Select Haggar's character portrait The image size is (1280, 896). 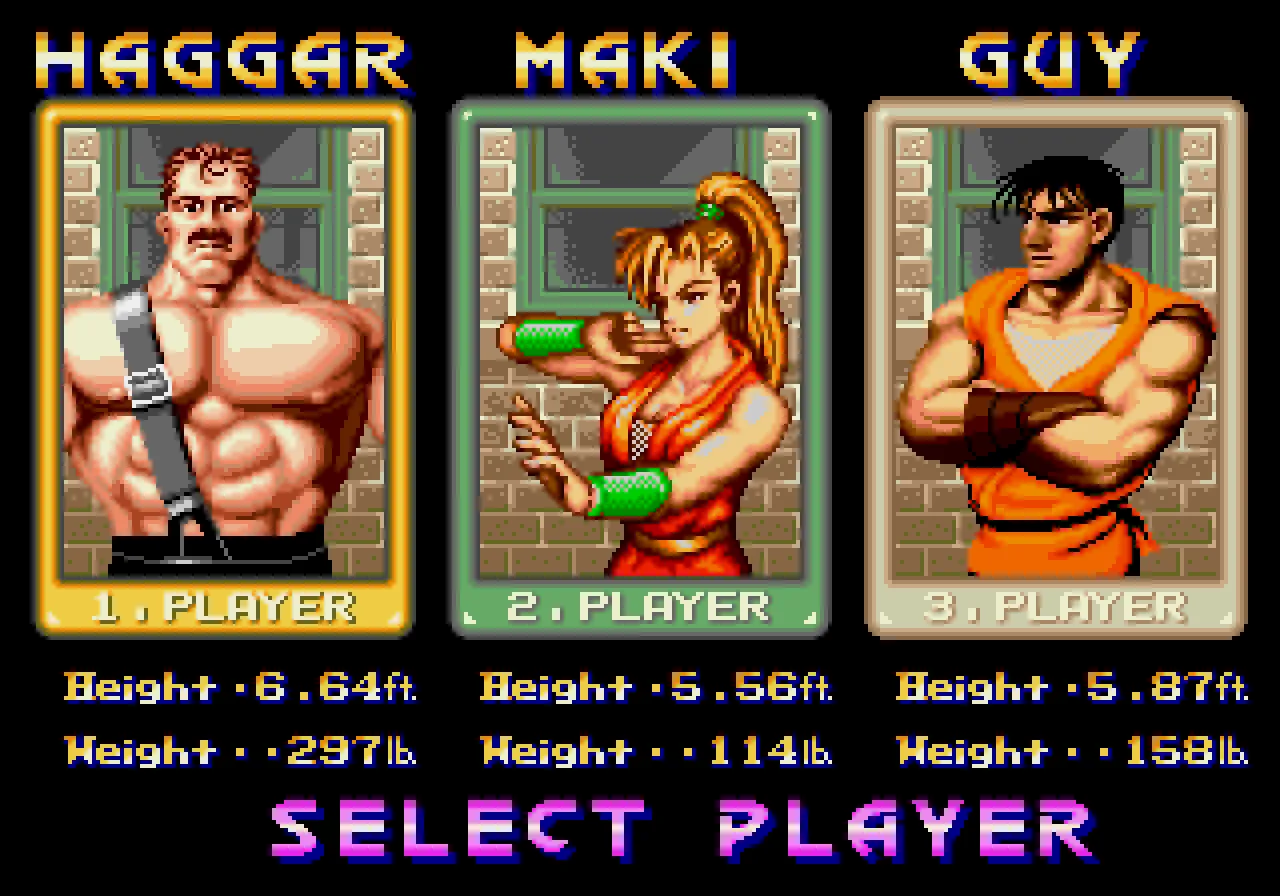click(x=222, y=350)
